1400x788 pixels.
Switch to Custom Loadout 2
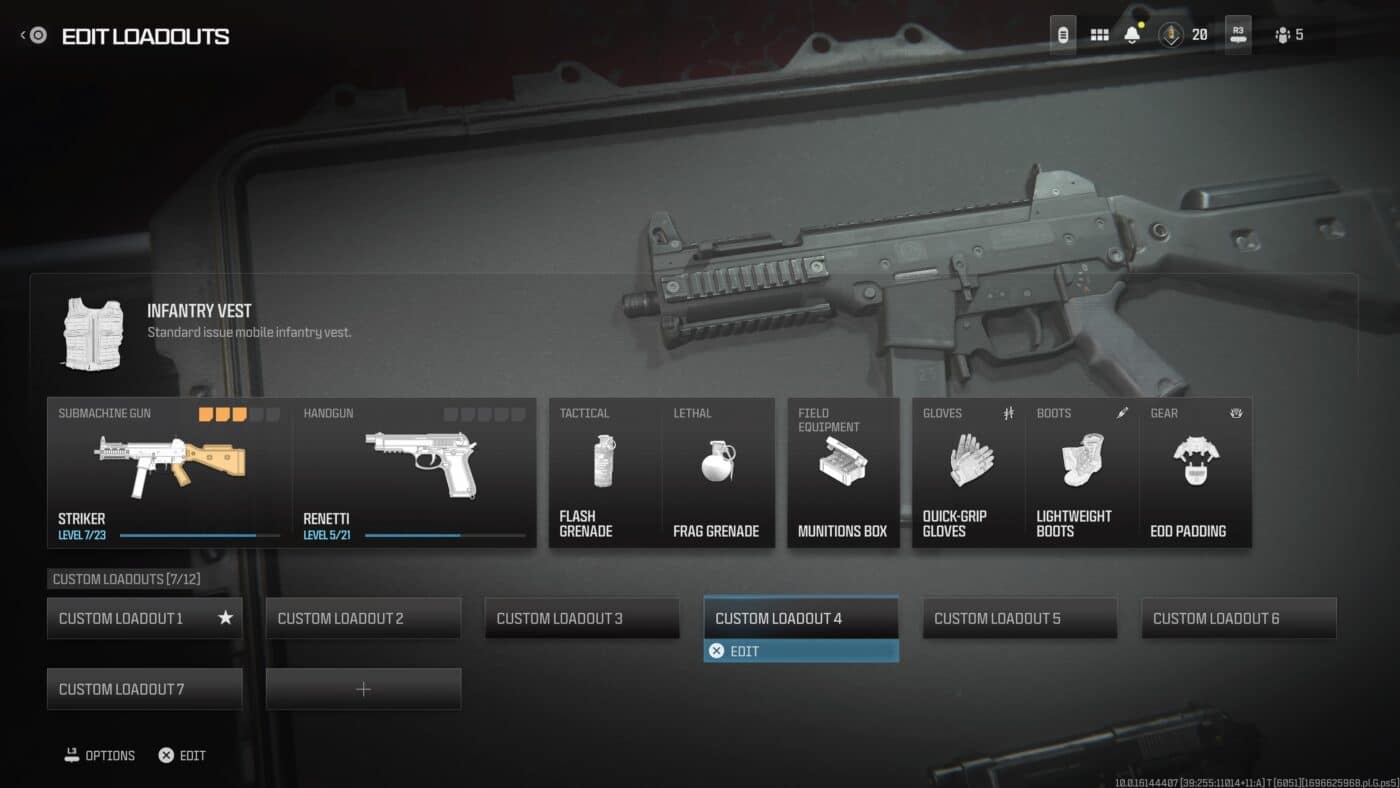click(x=363, y=618)
